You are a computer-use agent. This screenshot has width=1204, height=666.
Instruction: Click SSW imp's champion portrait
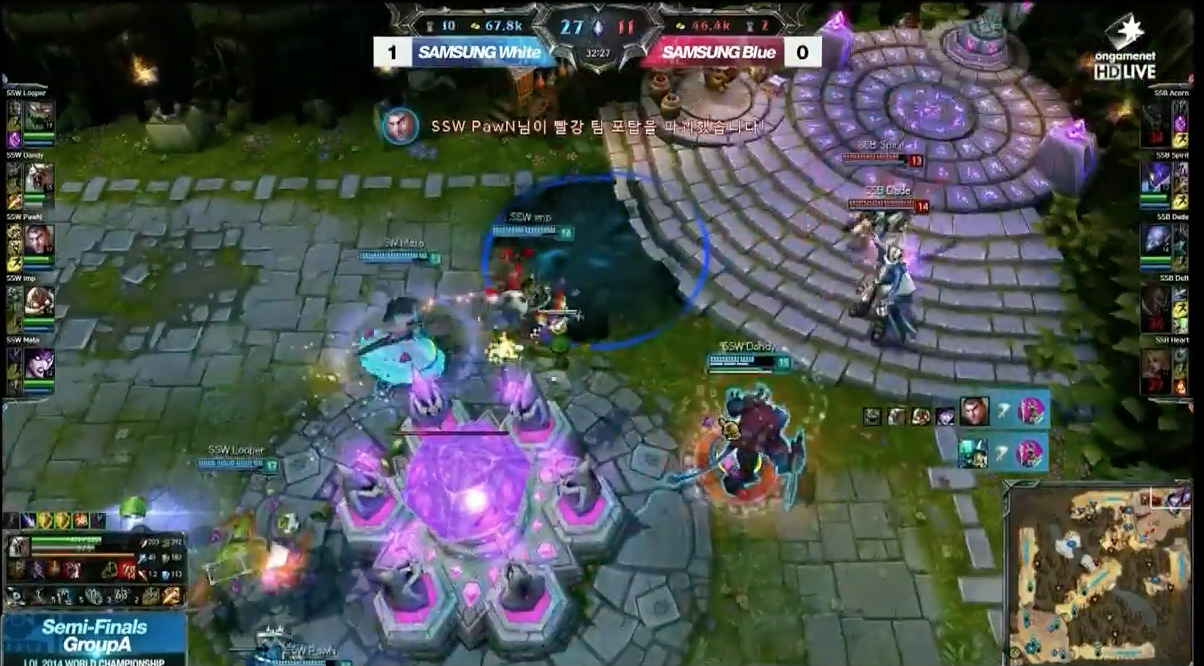(40, 301)
